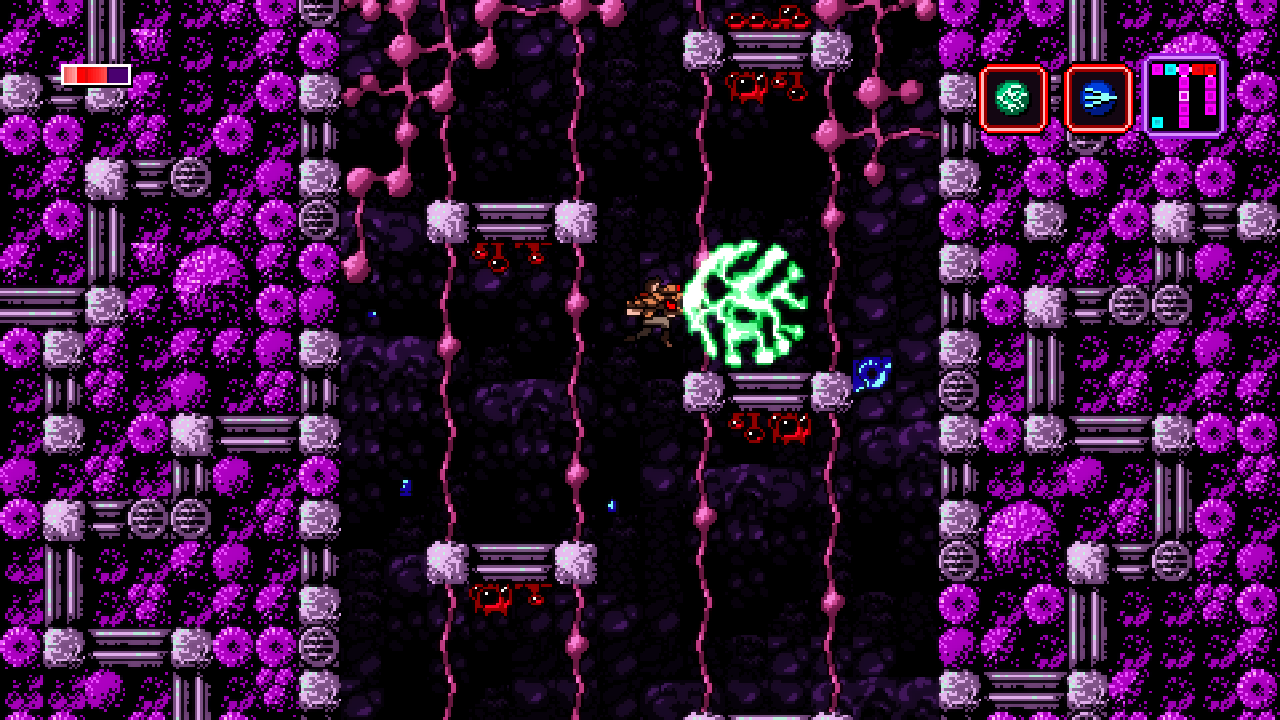The width and height of the screenshot is (1280, 720).
Task: Select the blue Kilver weapon icon
Action: click(1097, 99)
